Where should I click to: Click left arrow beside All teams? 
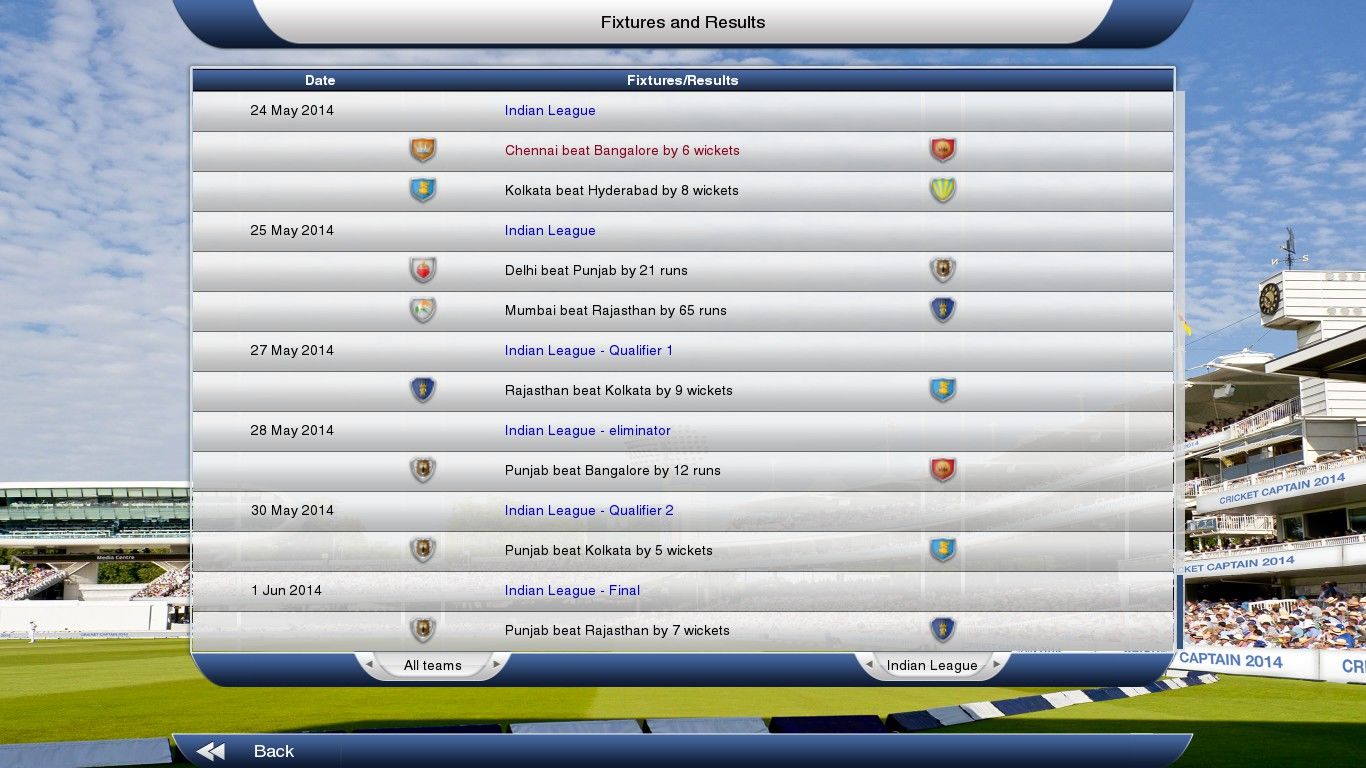tap(369, 665)
